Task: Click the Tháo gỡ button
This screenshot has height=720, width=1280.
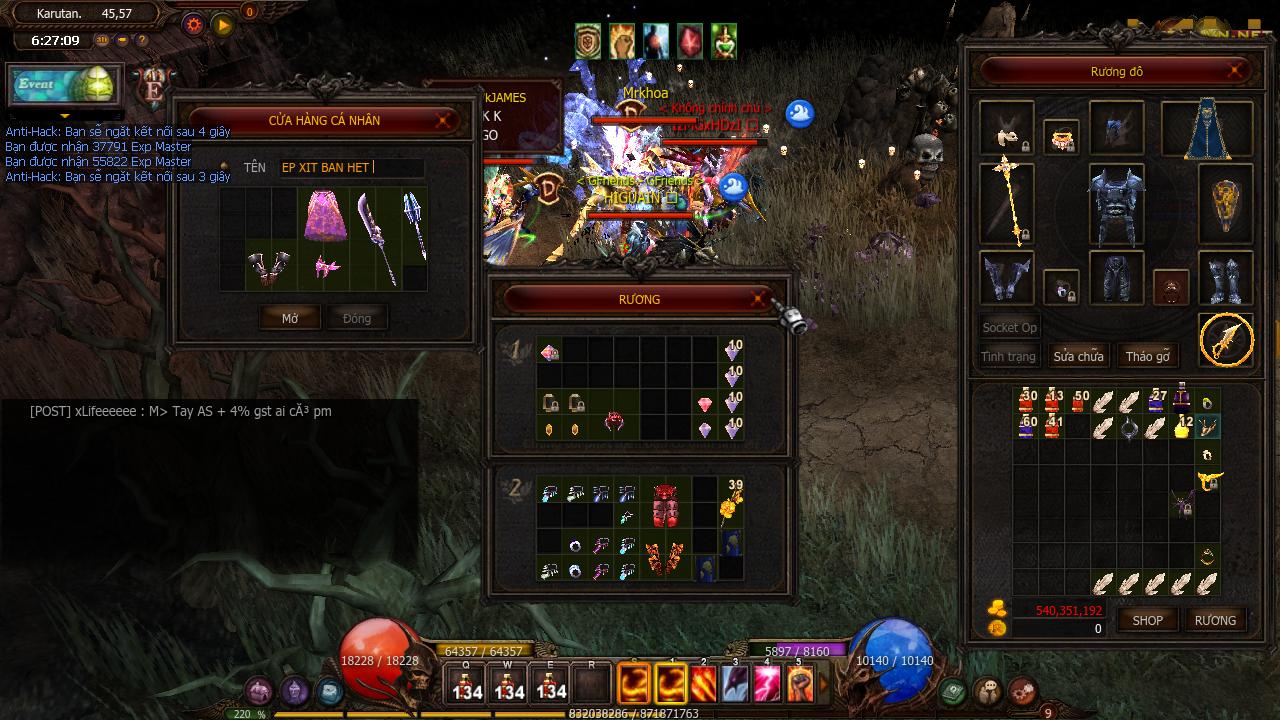Action: pos(1147,356)
